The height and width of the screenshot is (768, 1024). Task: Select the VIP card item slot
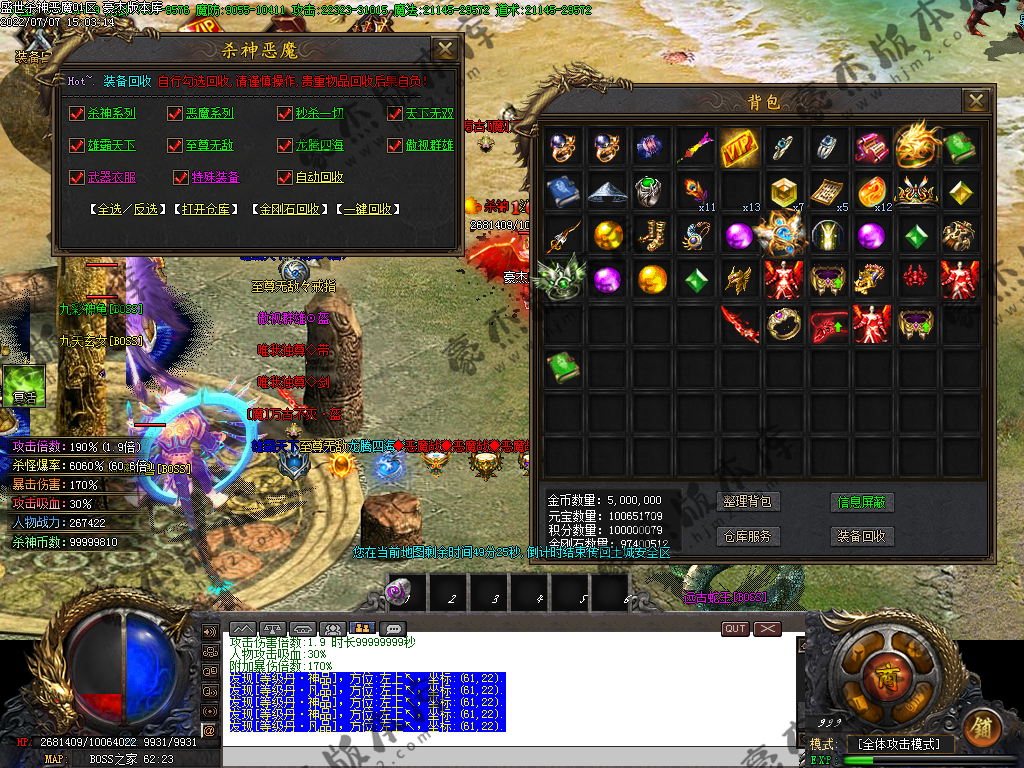(x=739, y=146)
